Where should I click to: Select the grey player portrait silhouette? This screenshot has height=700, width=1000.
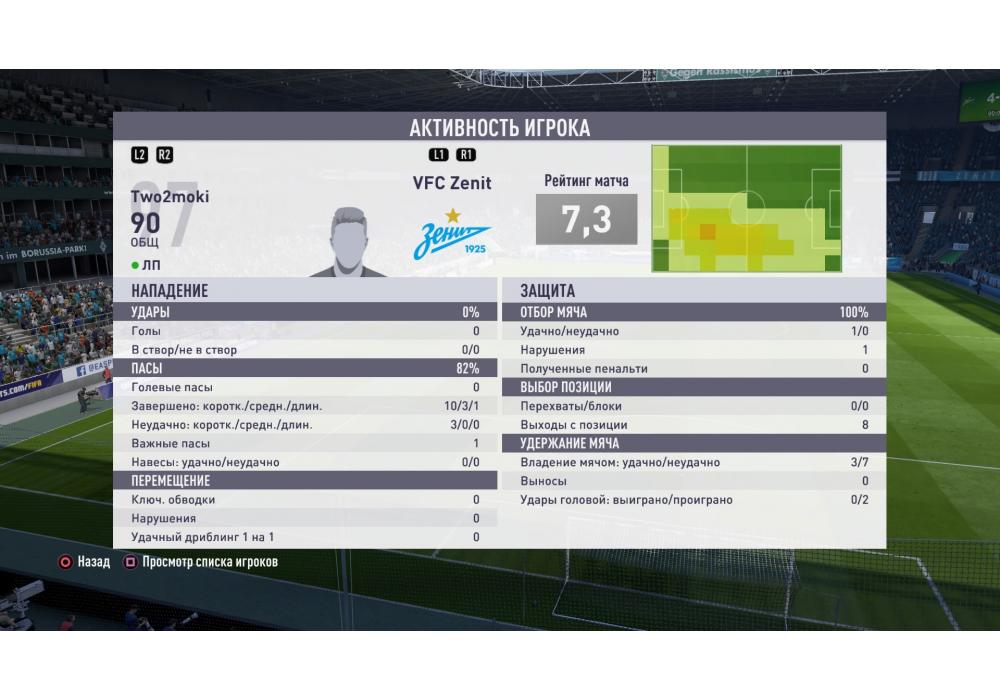[x=349, y=241]
